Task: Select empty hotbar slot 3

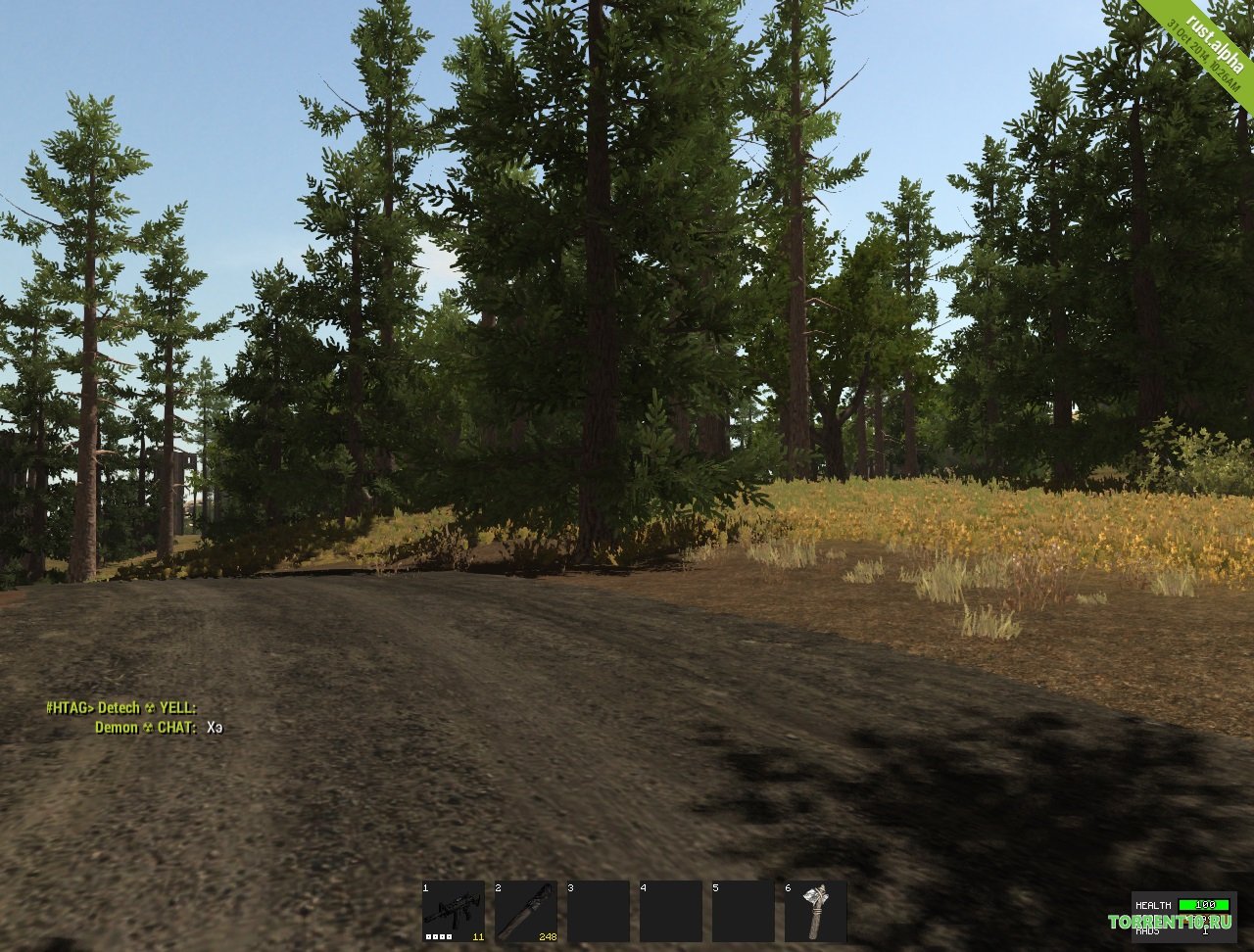Action: coord(598,911)
